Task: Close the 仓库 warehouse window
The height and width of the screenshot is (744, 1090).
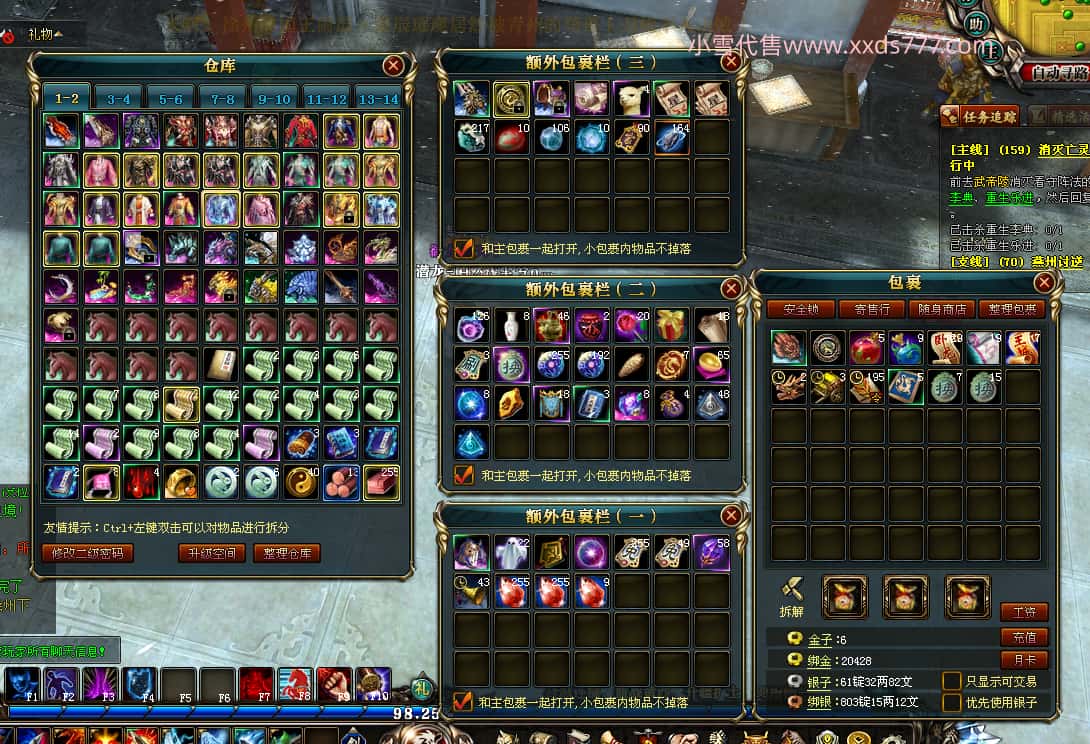Action: click(x=394, y=66)
